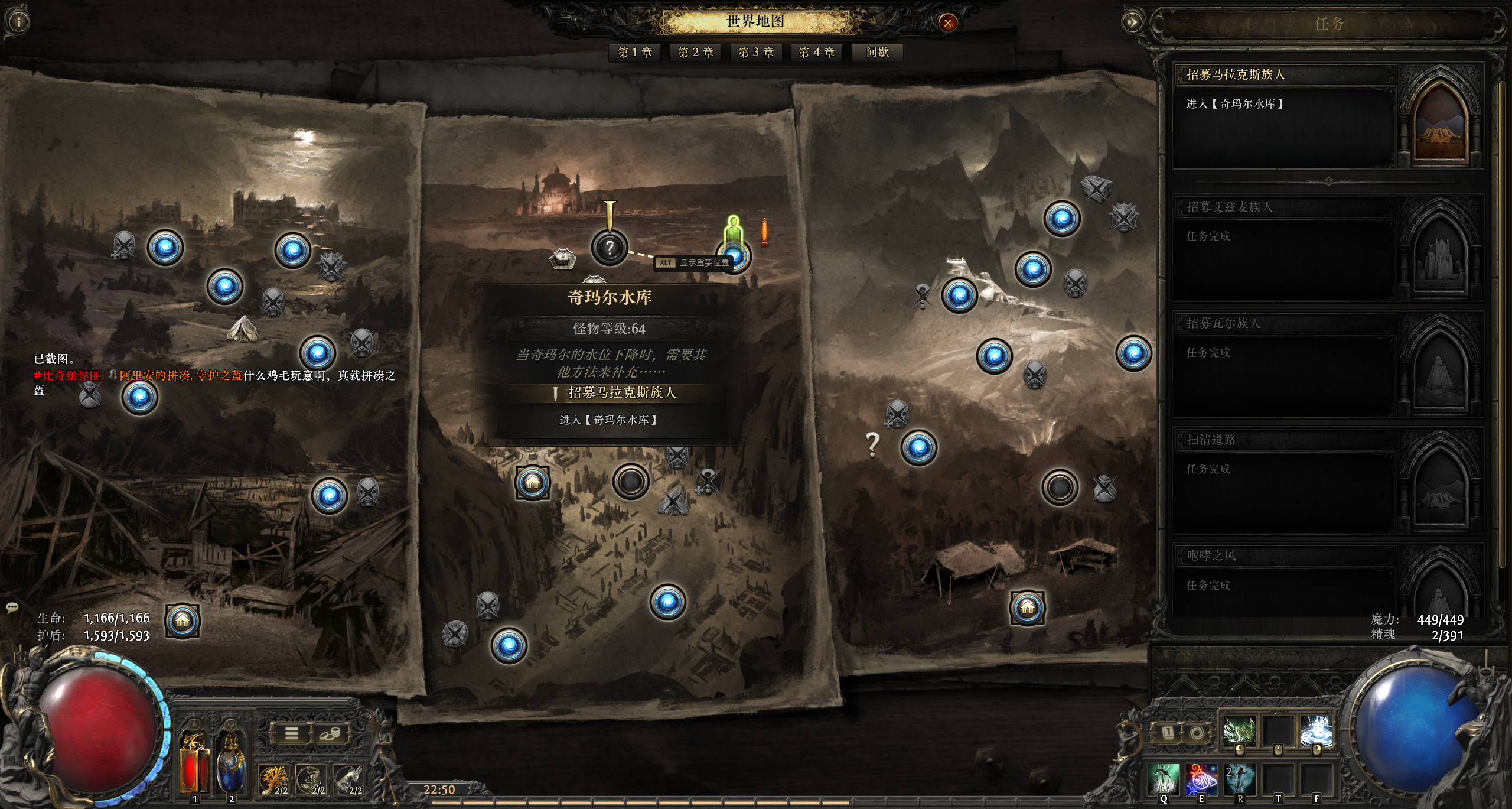Screen dimensions: 1512x809
Task: Switch to the 间歇 tab
Action: [x=878, y=53]
